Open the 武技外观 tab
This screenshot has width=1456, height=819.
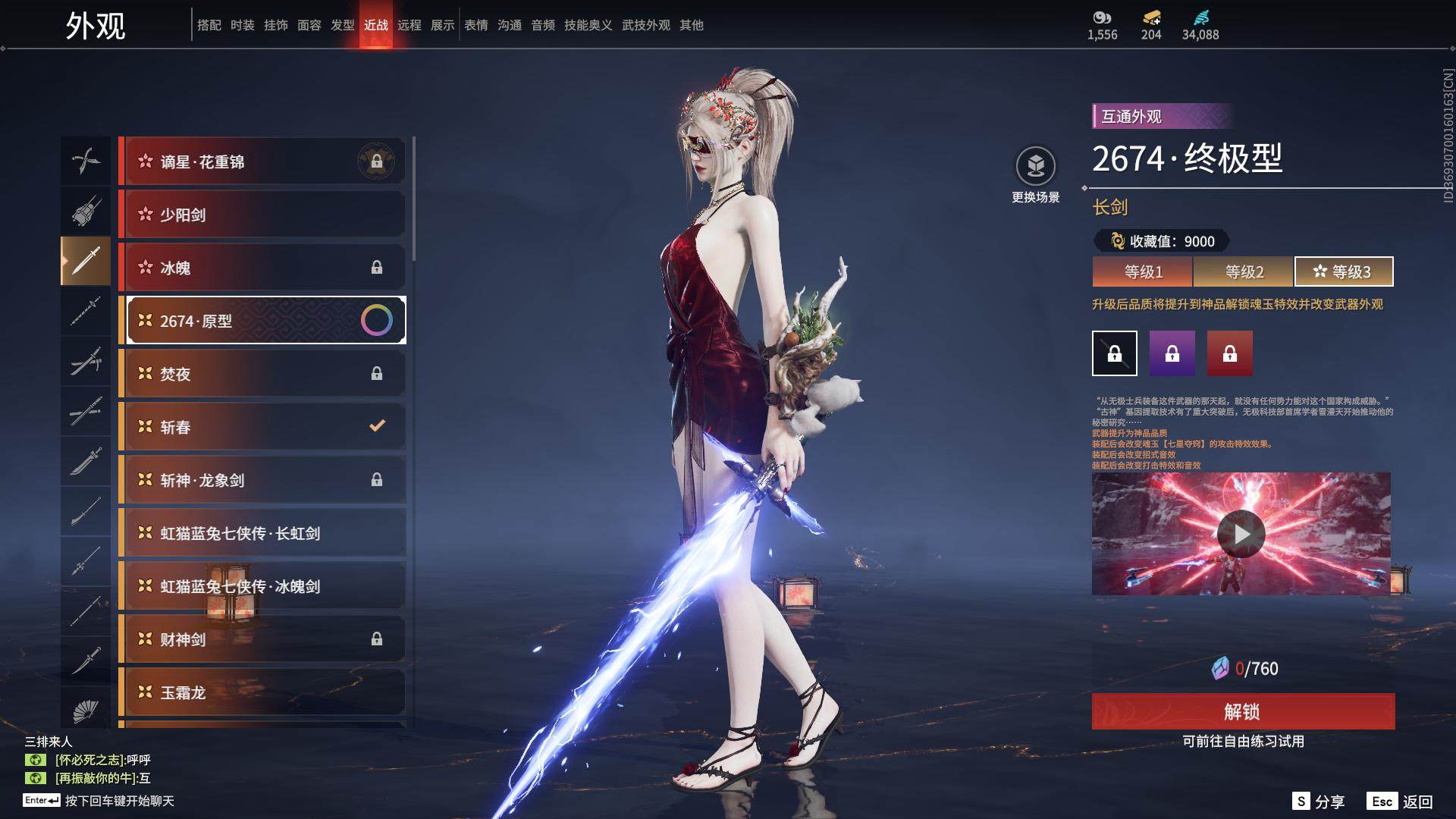point(645,25)
